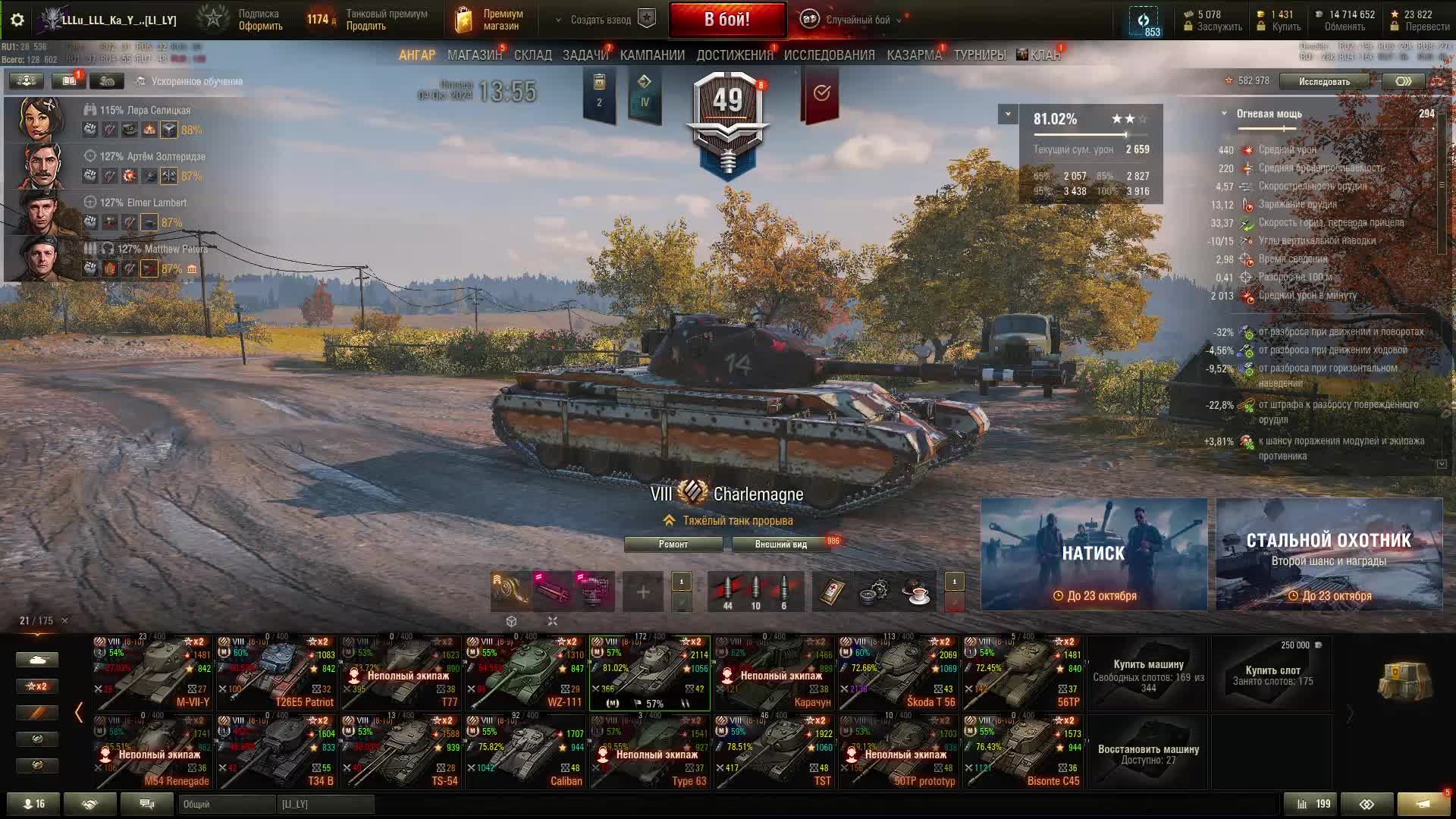Open the СТАЛЬНОЙ ОХОТНИК event banner
The image size is (1456, 819).
pyautogui.click(x=1329, y=554)
